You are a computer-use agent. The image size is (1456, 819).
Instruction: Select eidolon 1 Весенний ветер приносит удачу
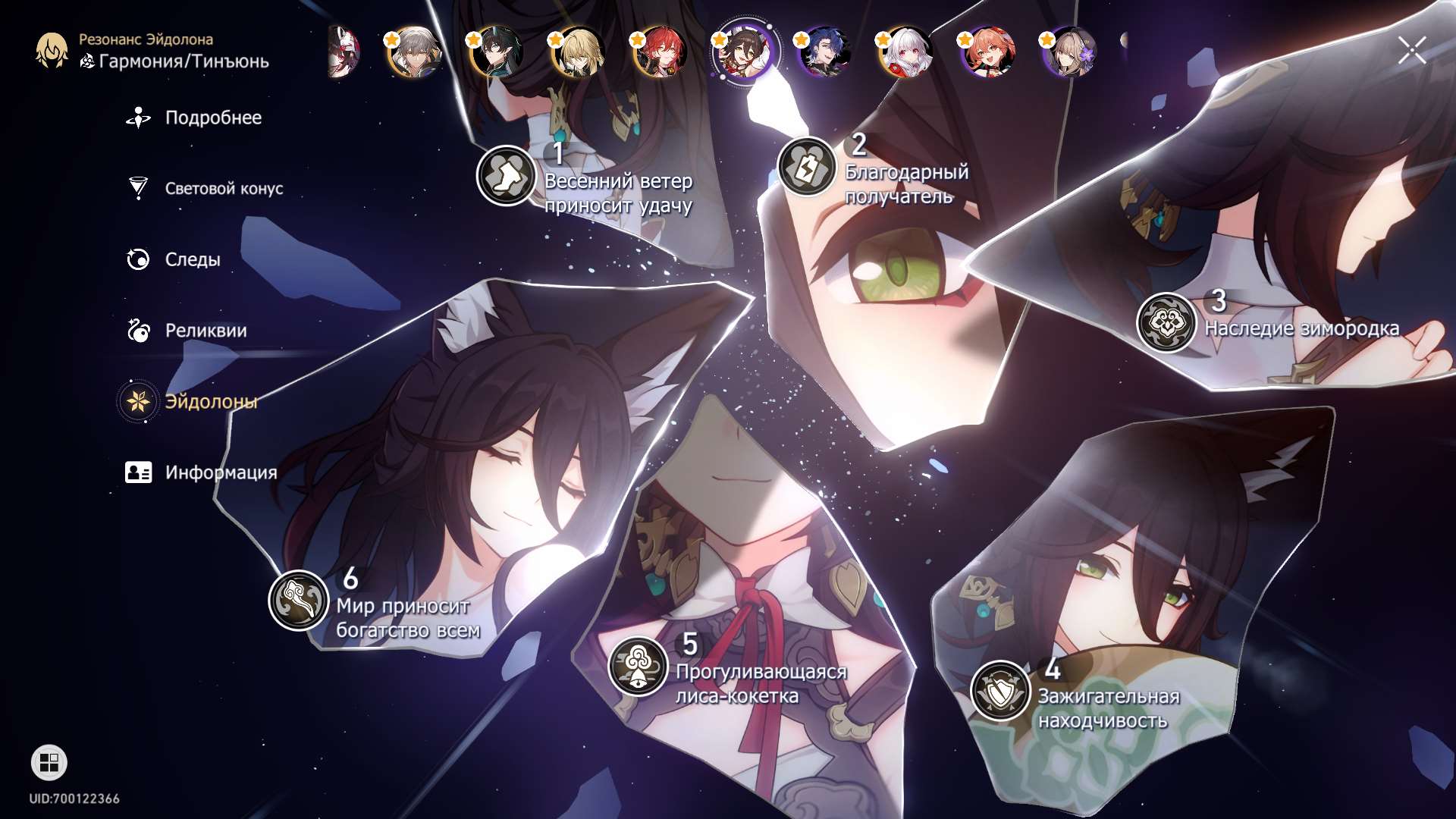[506, 176]
